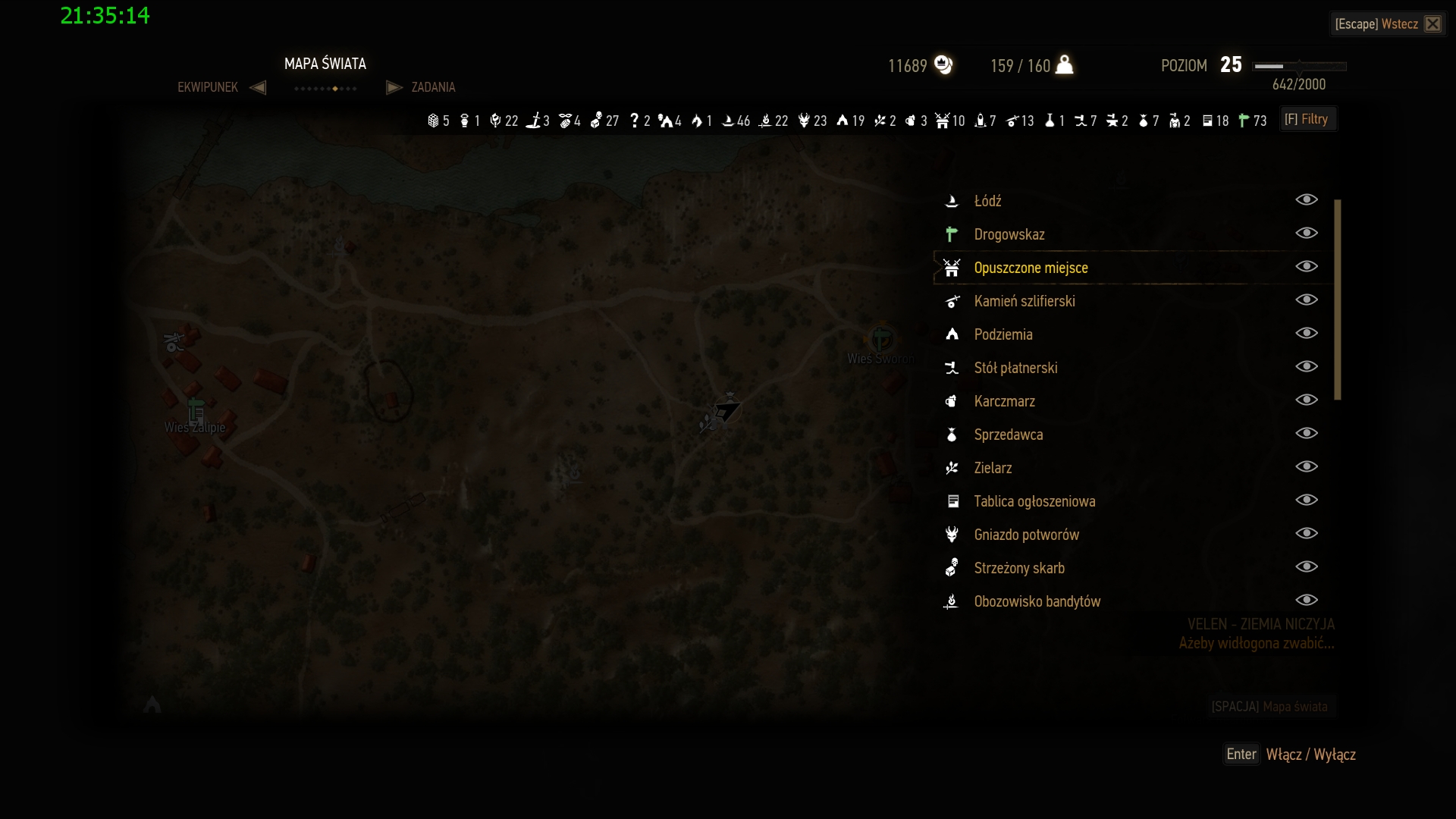Switch to the Ekwipunek tab
The image size is (1456, 819).
[x=208, y=87]
